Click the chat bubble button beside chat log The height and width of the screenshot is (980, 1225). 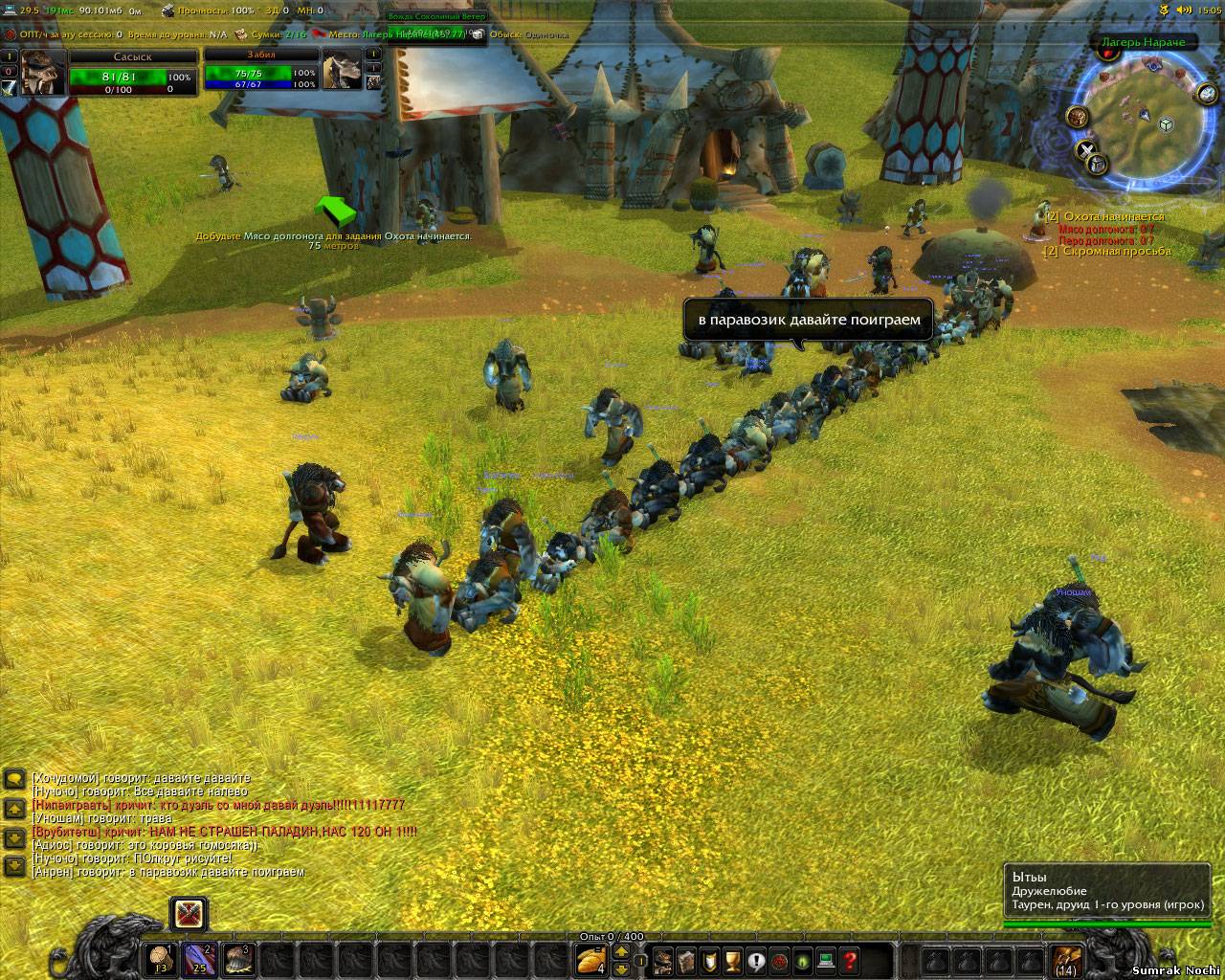[14, 778]
